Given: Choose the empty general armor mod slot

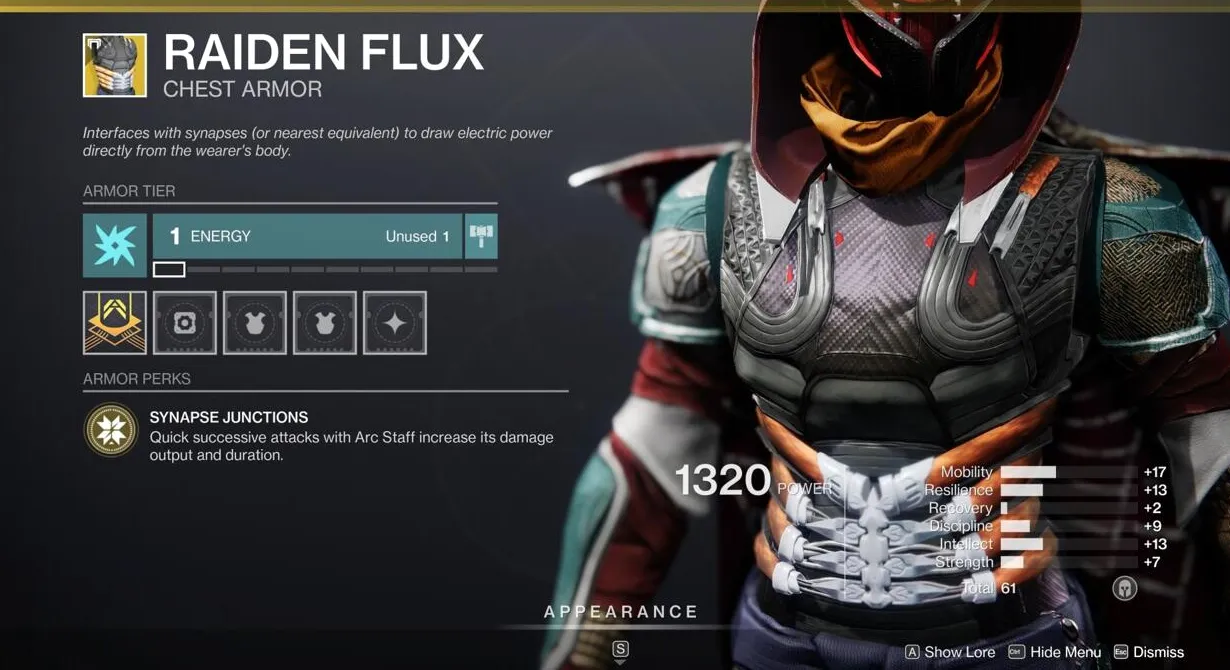Looking at the screenshot, I should 185,322.
